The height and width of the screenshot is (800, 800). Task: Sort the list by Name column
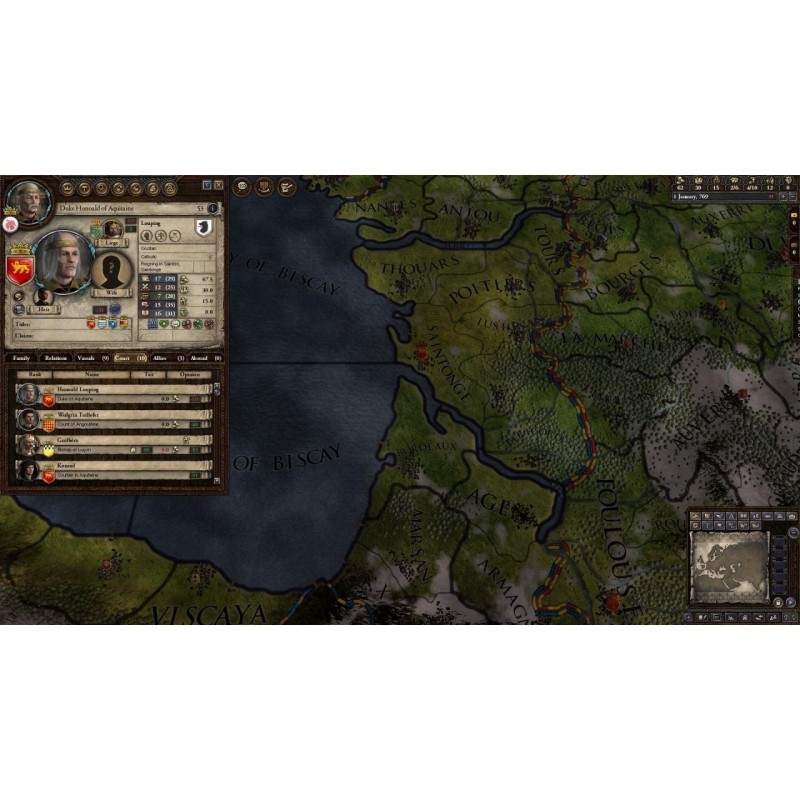[x=92, y=373]
